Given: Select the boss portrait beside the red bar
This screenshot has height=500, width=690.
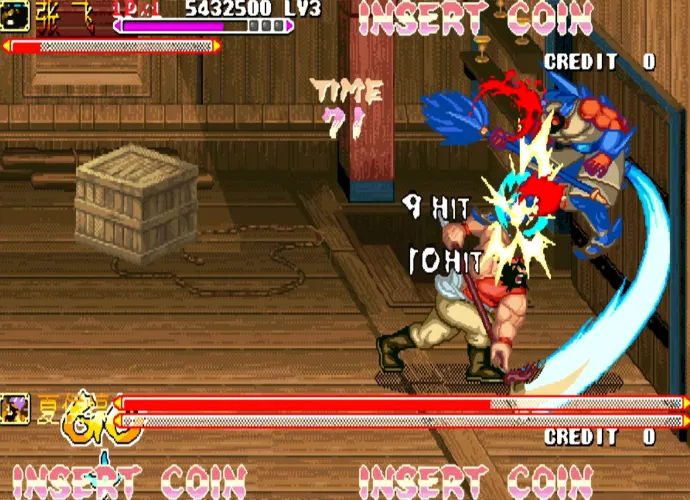Looking at the screenshot, I should 16,407.
